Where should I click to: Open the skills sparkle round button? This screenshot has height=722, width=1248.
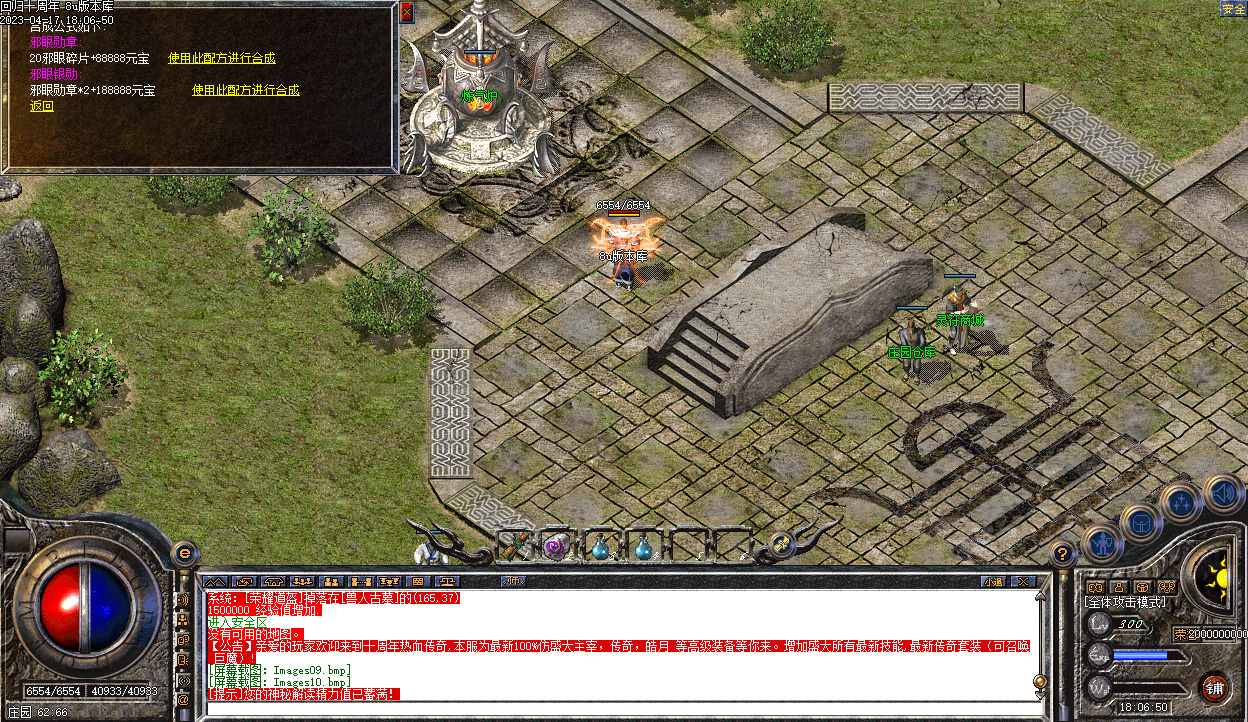click(x=1180, y=502)
